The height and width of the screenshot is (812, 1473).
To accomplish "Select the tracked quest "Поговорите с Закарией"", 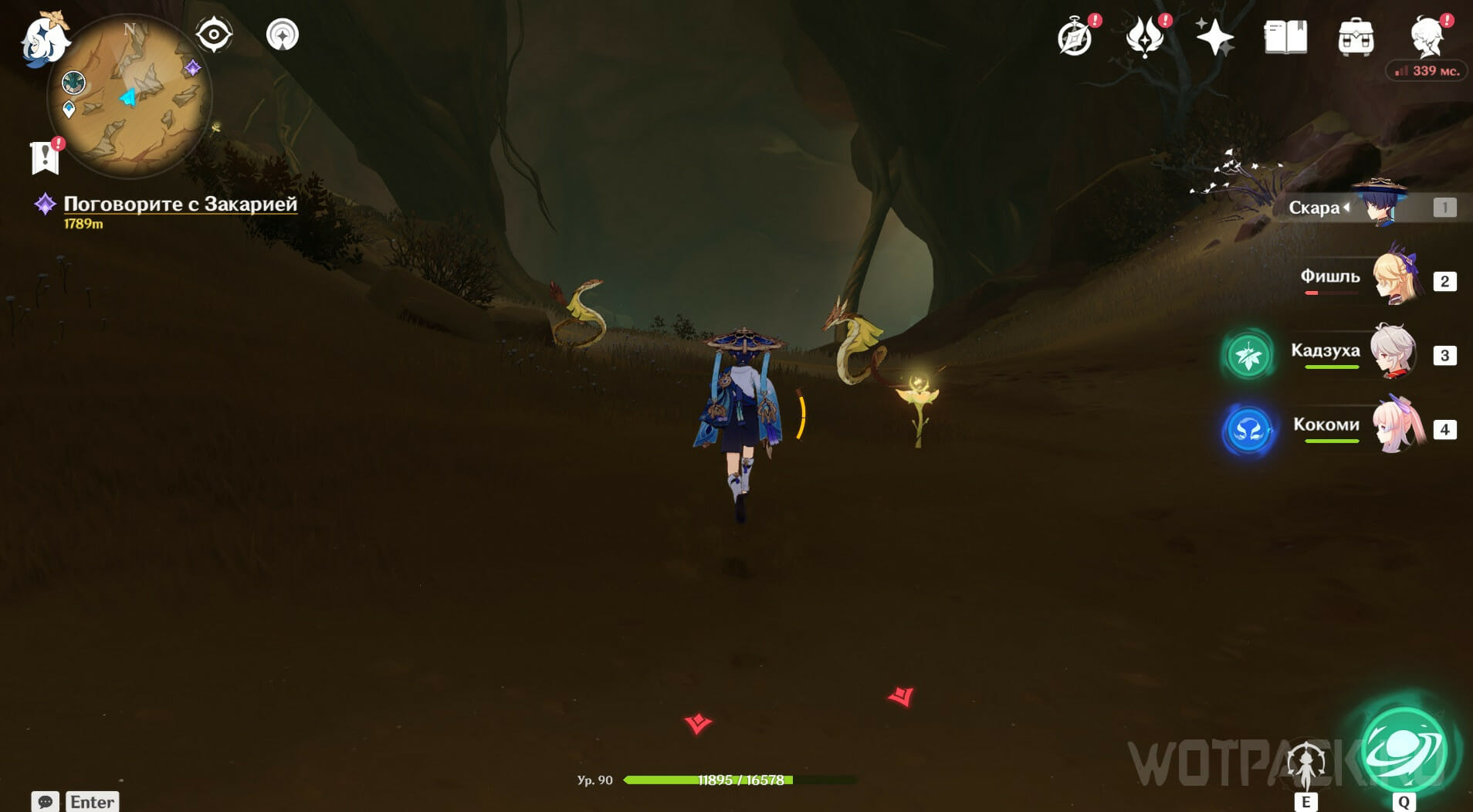I will pos(180,204).
